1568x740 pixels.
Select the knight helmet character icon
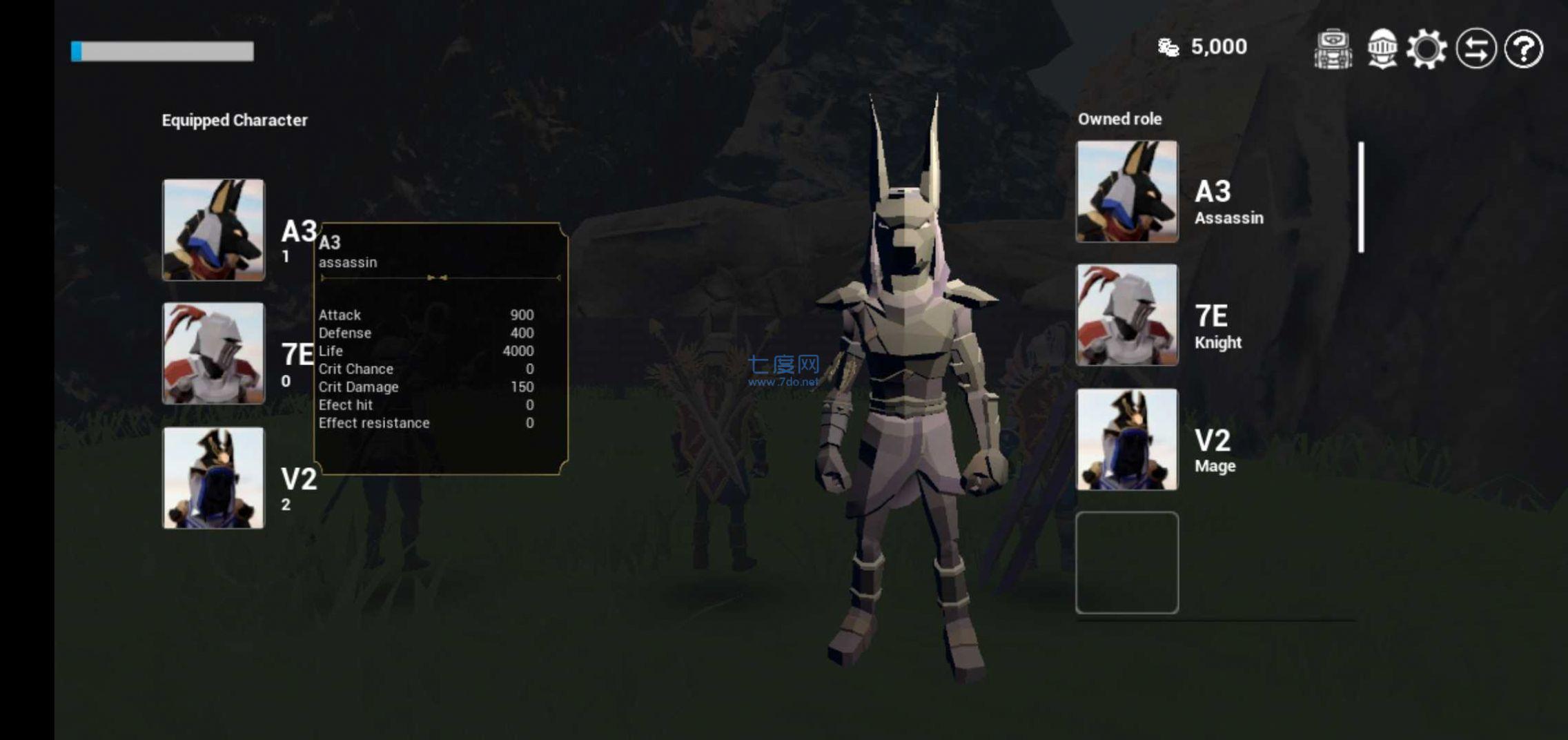click(1384, 48)
